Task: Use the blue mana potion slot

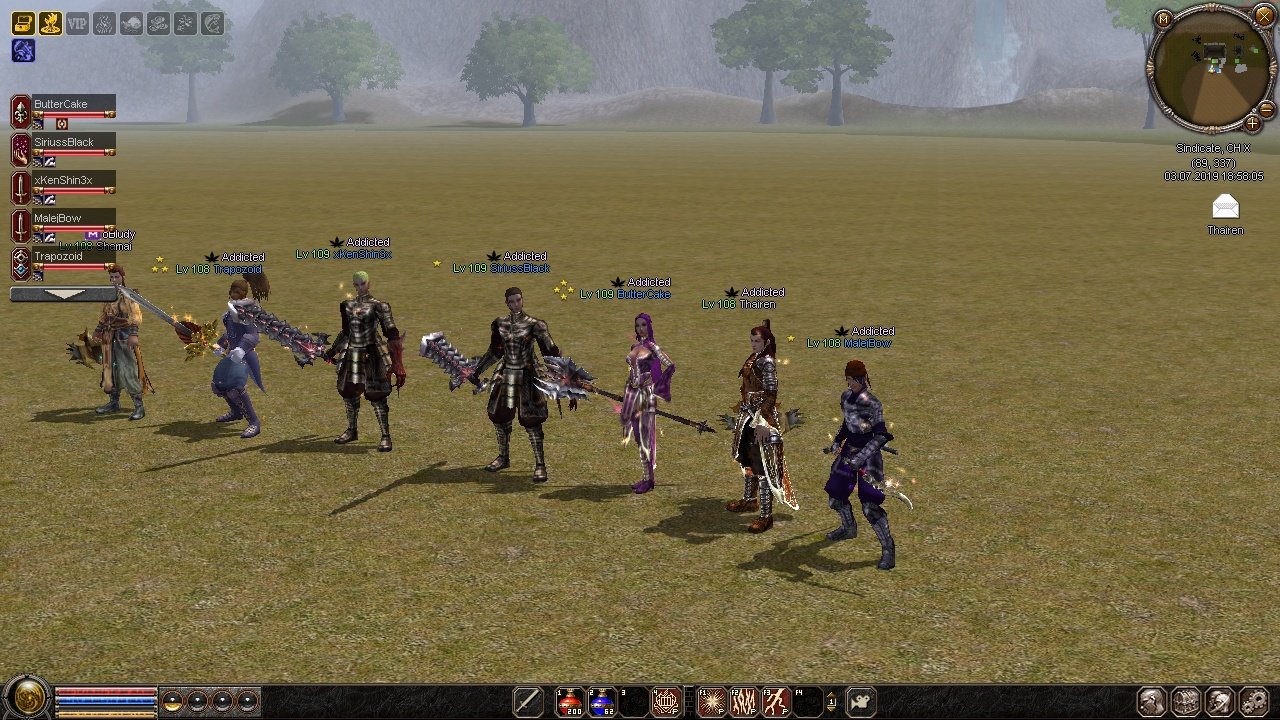Action: [x=602, y=702]
